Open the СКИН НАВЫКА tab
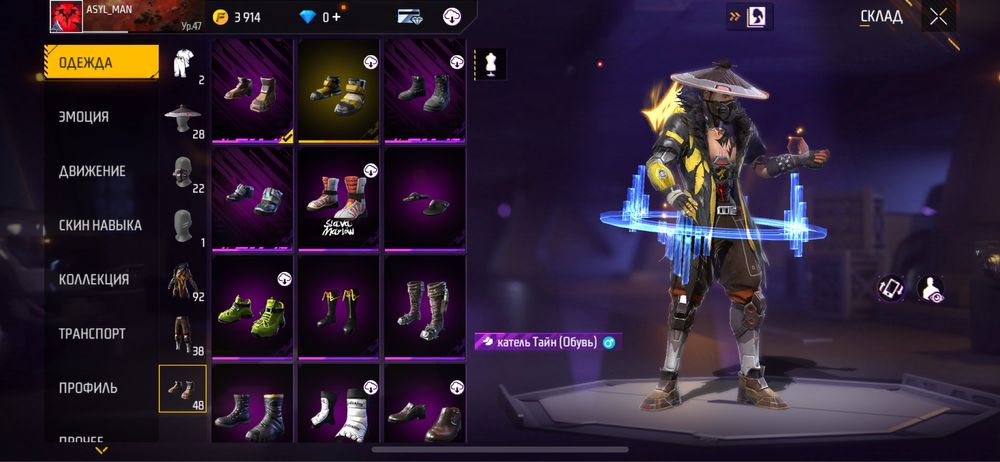 pos(100,225)
